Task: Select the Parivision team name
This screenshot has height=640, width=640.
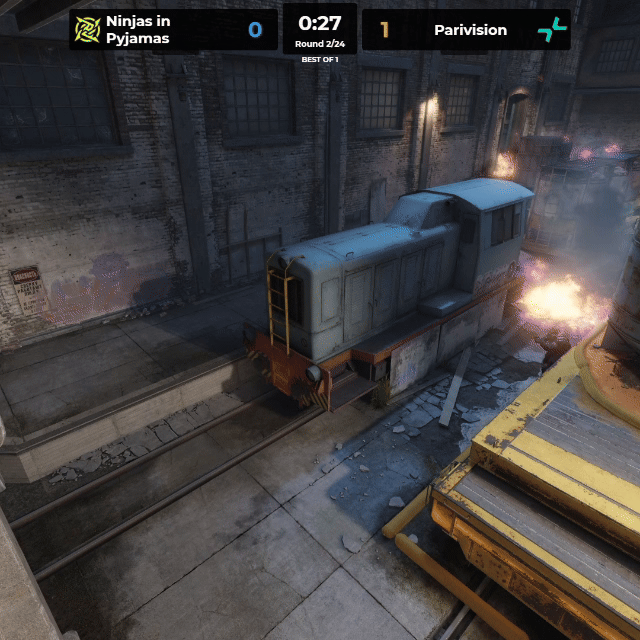Action: [x=470, y=30]
